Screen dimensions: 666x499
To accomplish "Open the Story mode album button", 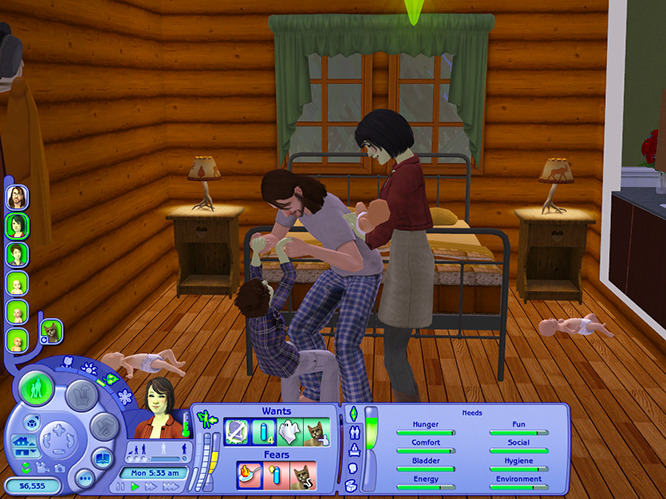I will (x=105, y=455).
